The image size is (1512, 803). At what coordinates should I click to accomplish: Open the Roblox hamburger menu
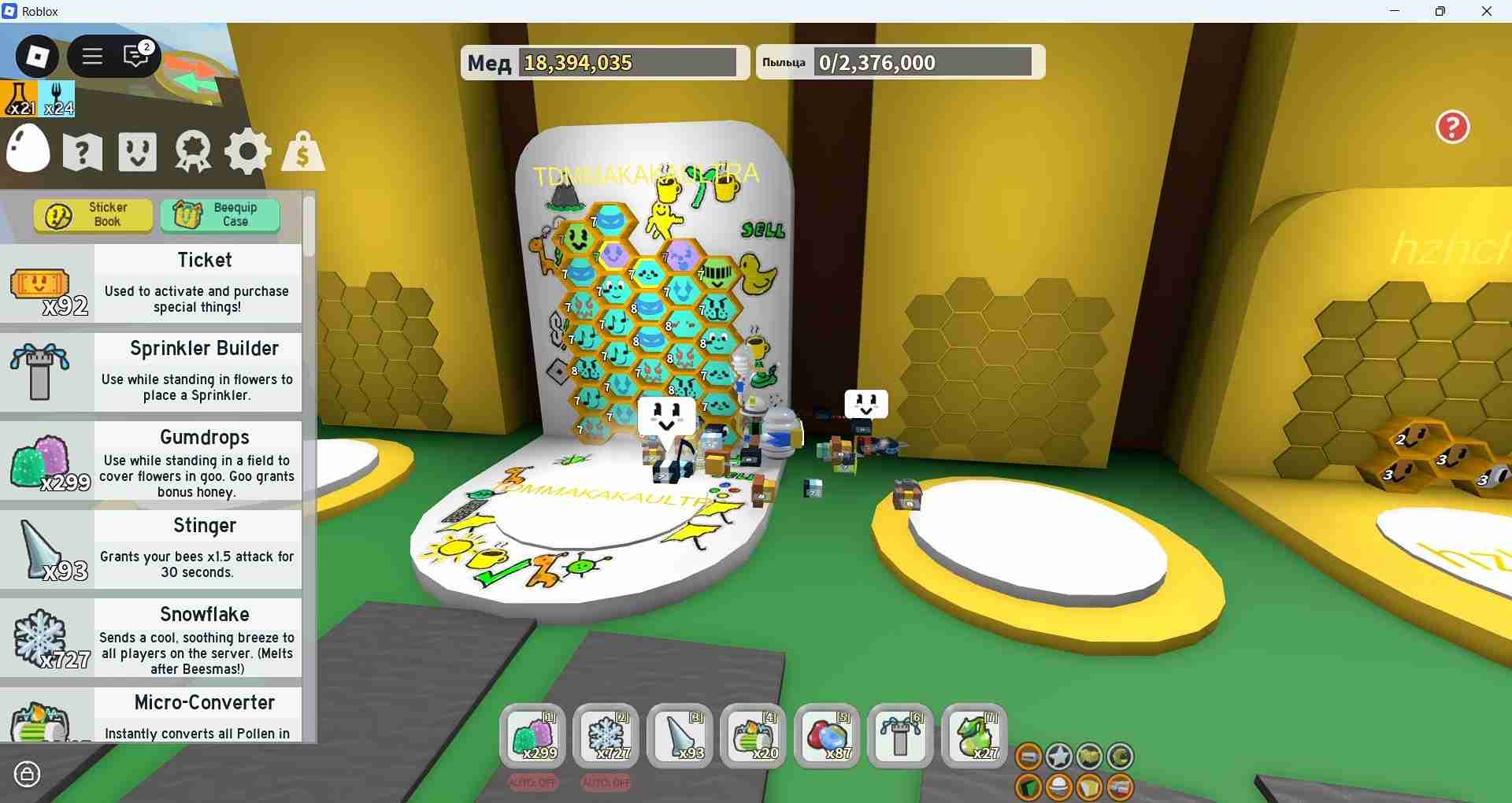click(92, 56)
